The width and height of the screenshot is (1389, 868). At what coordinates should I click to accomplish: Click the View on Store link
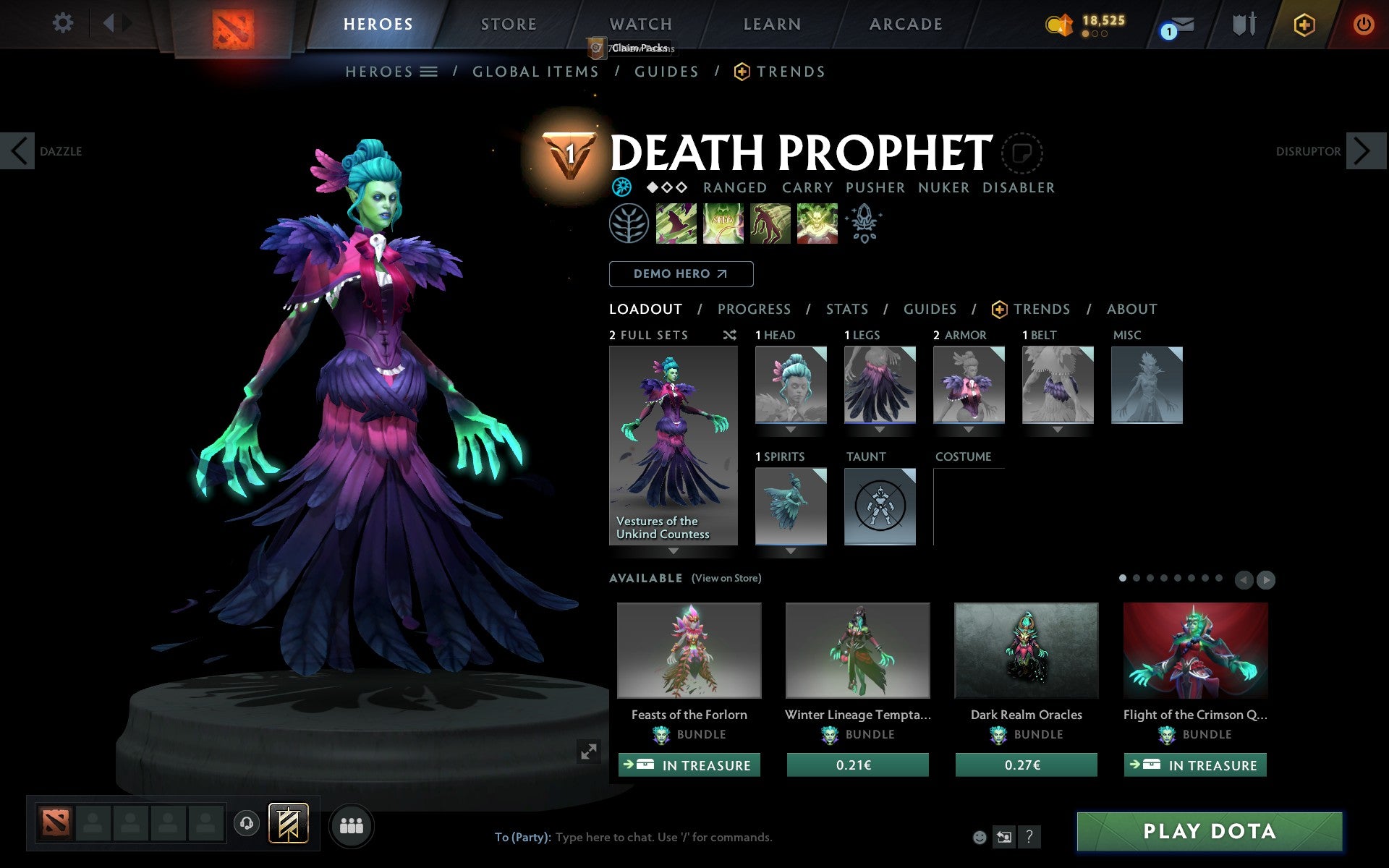726,578
